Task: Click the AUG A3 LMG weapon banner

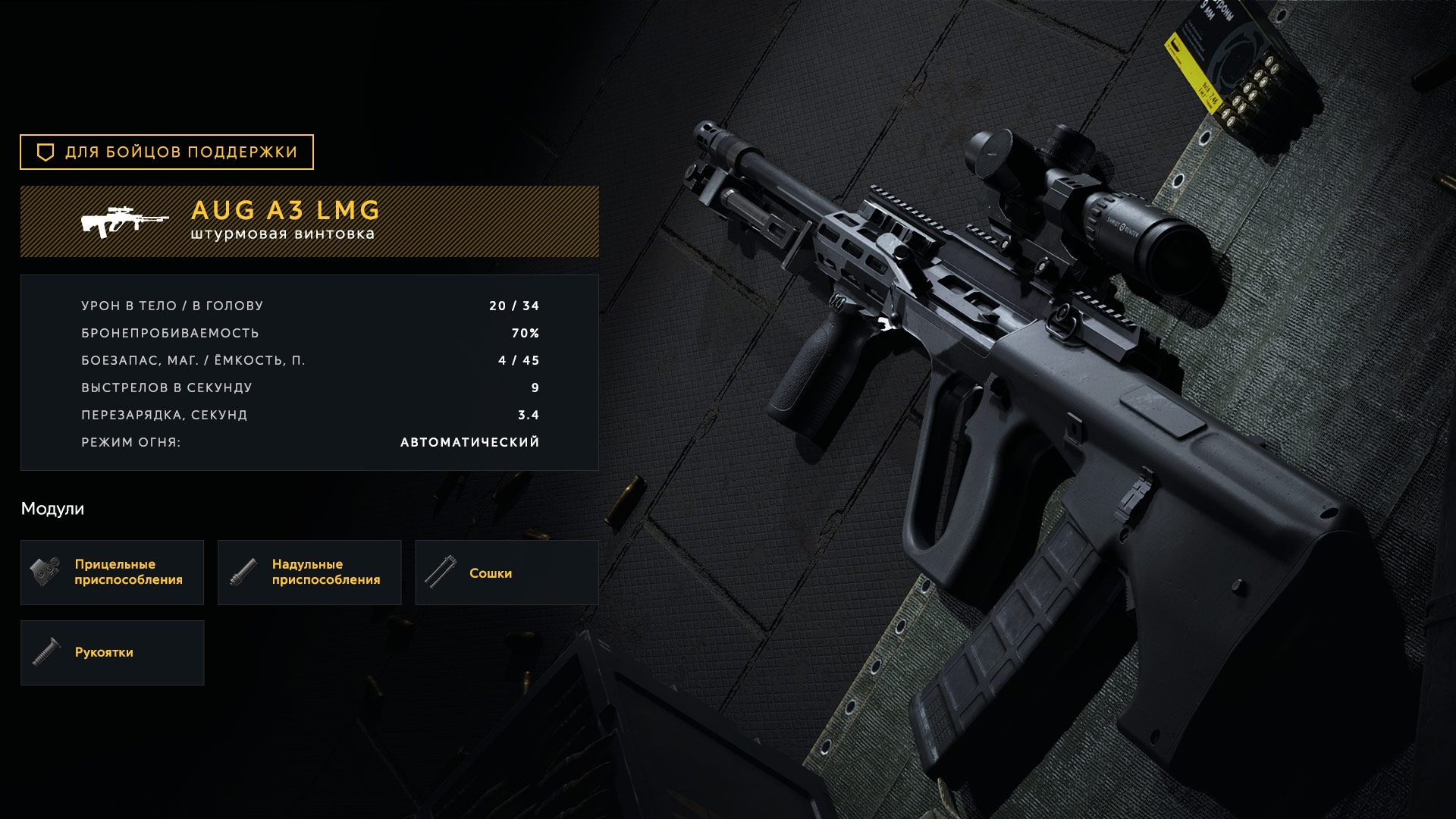Action: point(309,221)
